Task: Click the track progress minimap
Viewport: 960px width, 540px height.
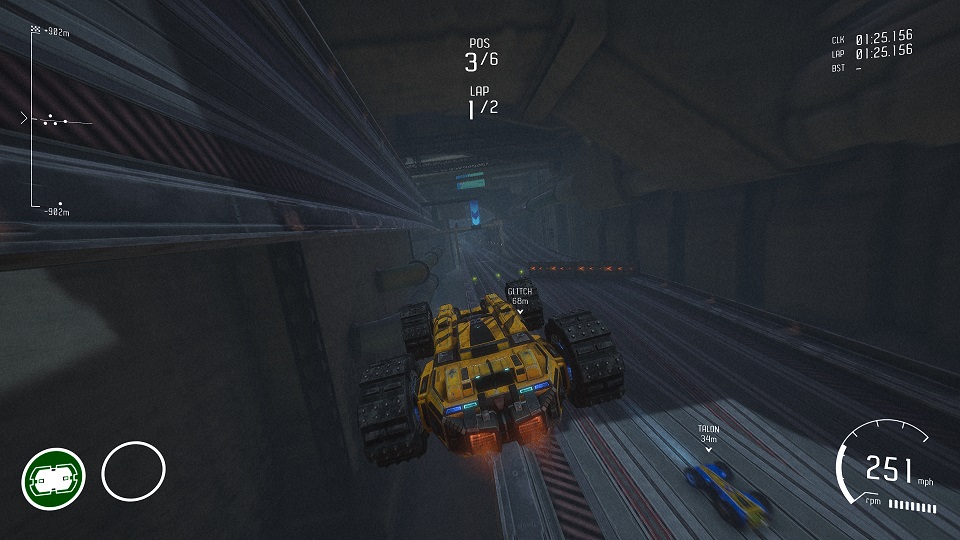Action: click(52, 120)
